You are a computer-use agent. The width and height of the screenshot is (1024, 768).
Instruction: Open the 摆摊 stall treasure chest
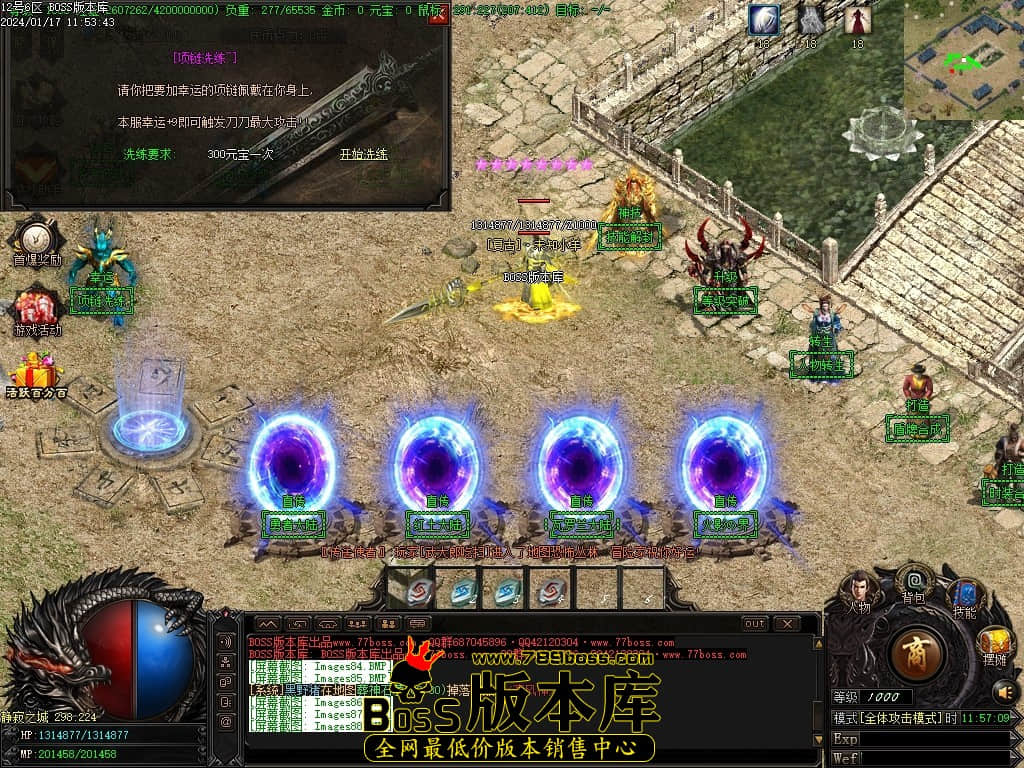tap(994, 643)
